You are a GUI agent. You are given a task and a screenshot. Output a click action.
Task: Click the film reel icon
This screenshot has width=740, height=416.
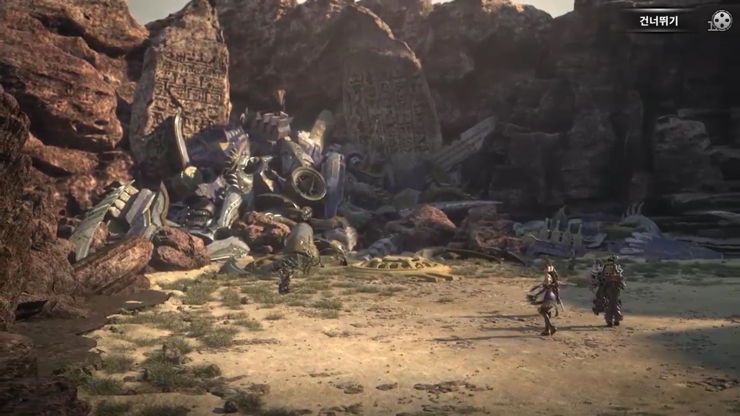(x=721, y=20)
